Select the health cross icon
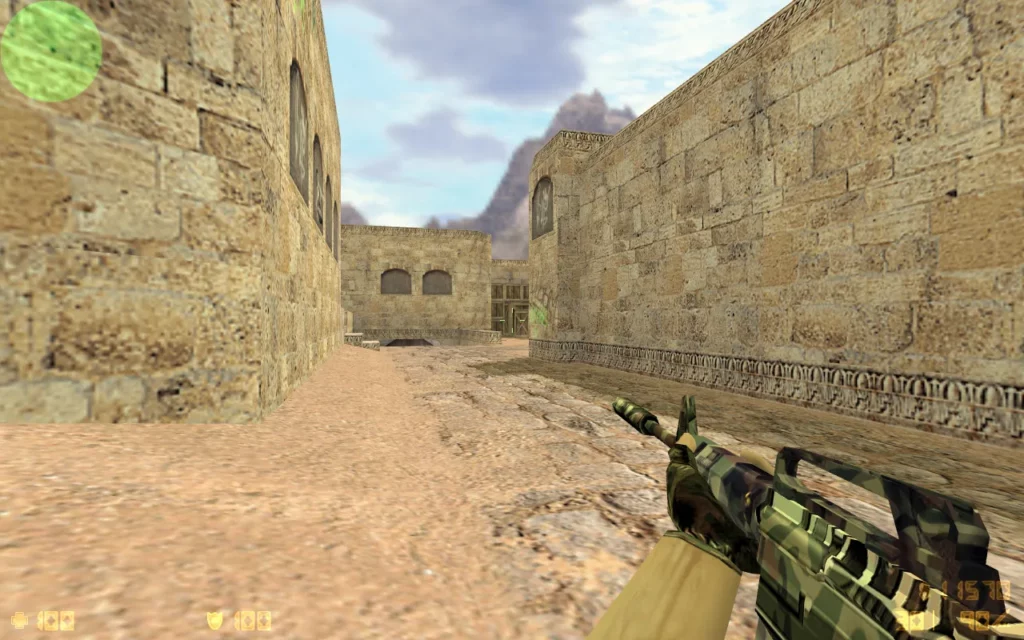 coord(19,620)
